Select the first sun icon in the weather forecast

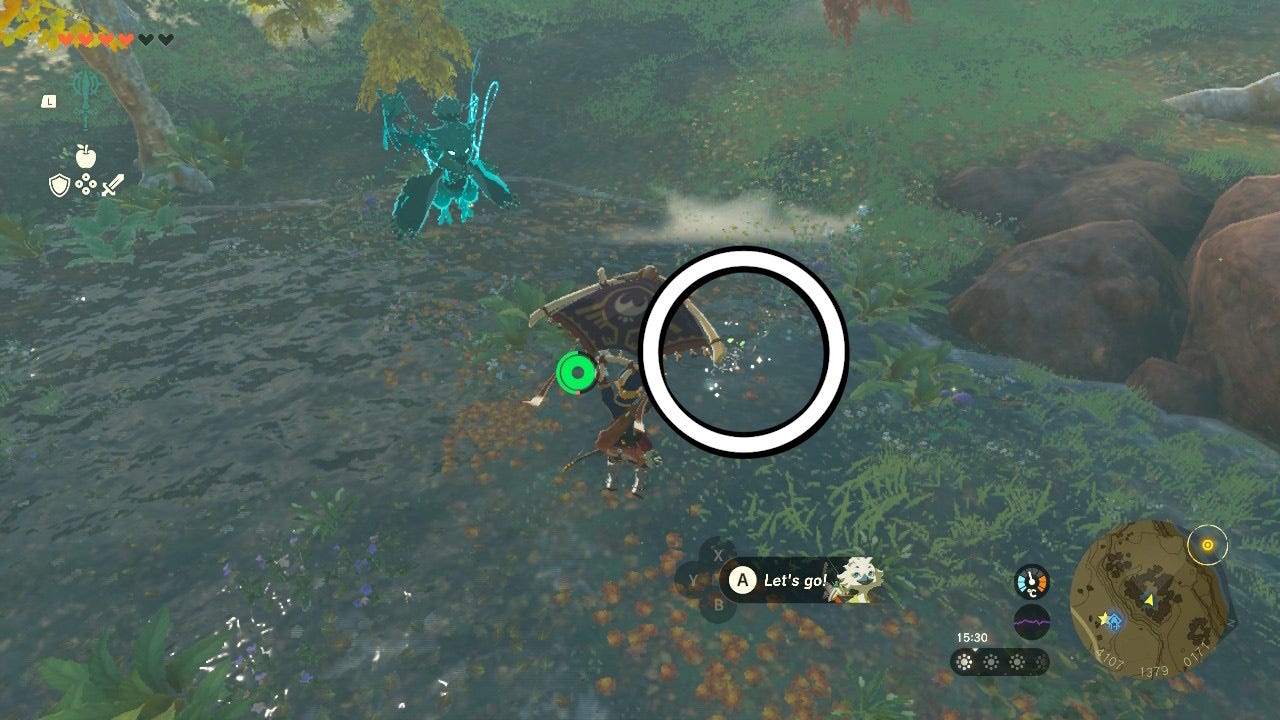pyautogui.click(x=963, y=662)
